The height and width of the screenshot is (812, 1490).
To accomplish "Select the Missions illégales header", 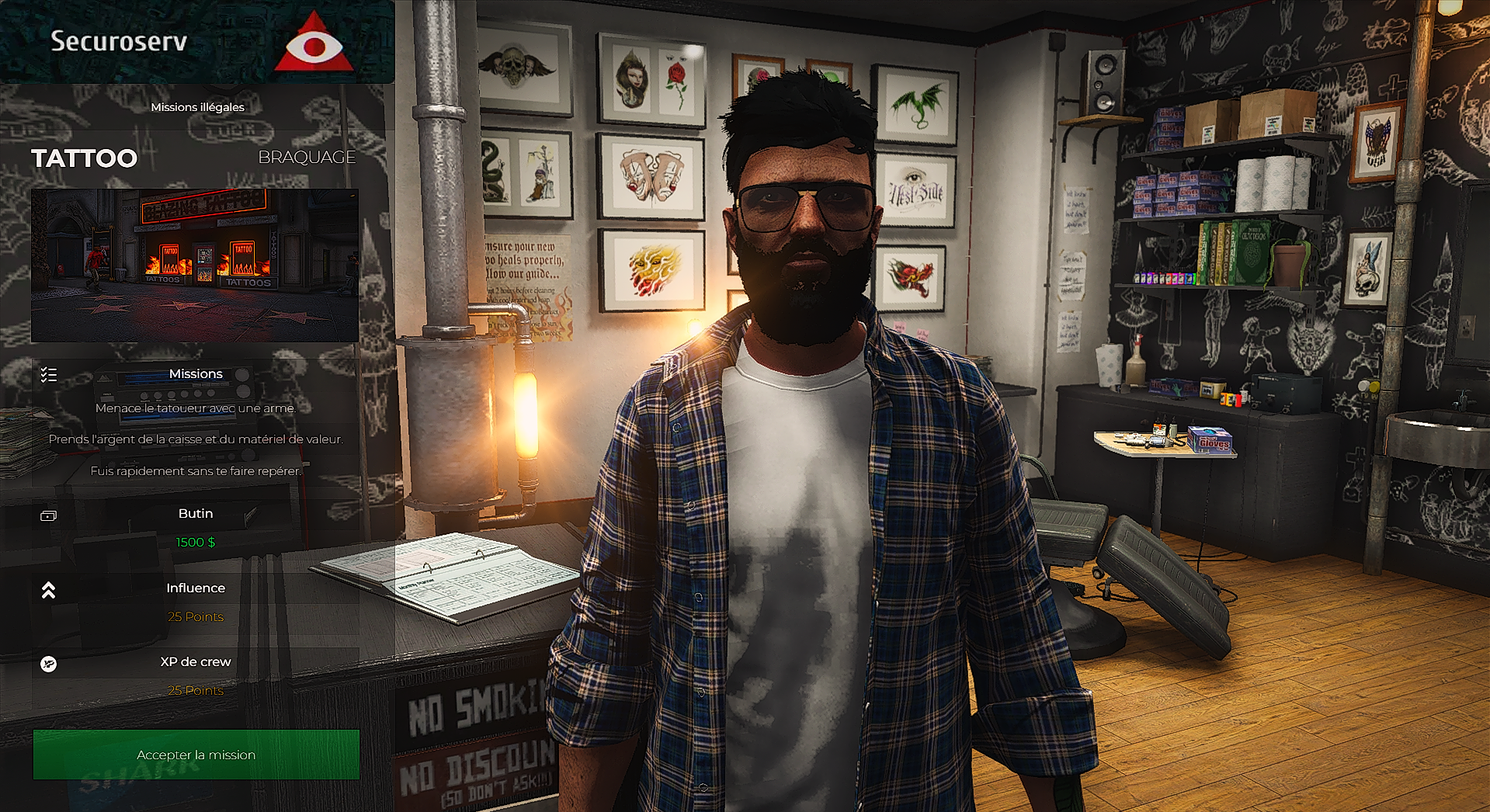I will pyautogui.click(x=197, y=107).
